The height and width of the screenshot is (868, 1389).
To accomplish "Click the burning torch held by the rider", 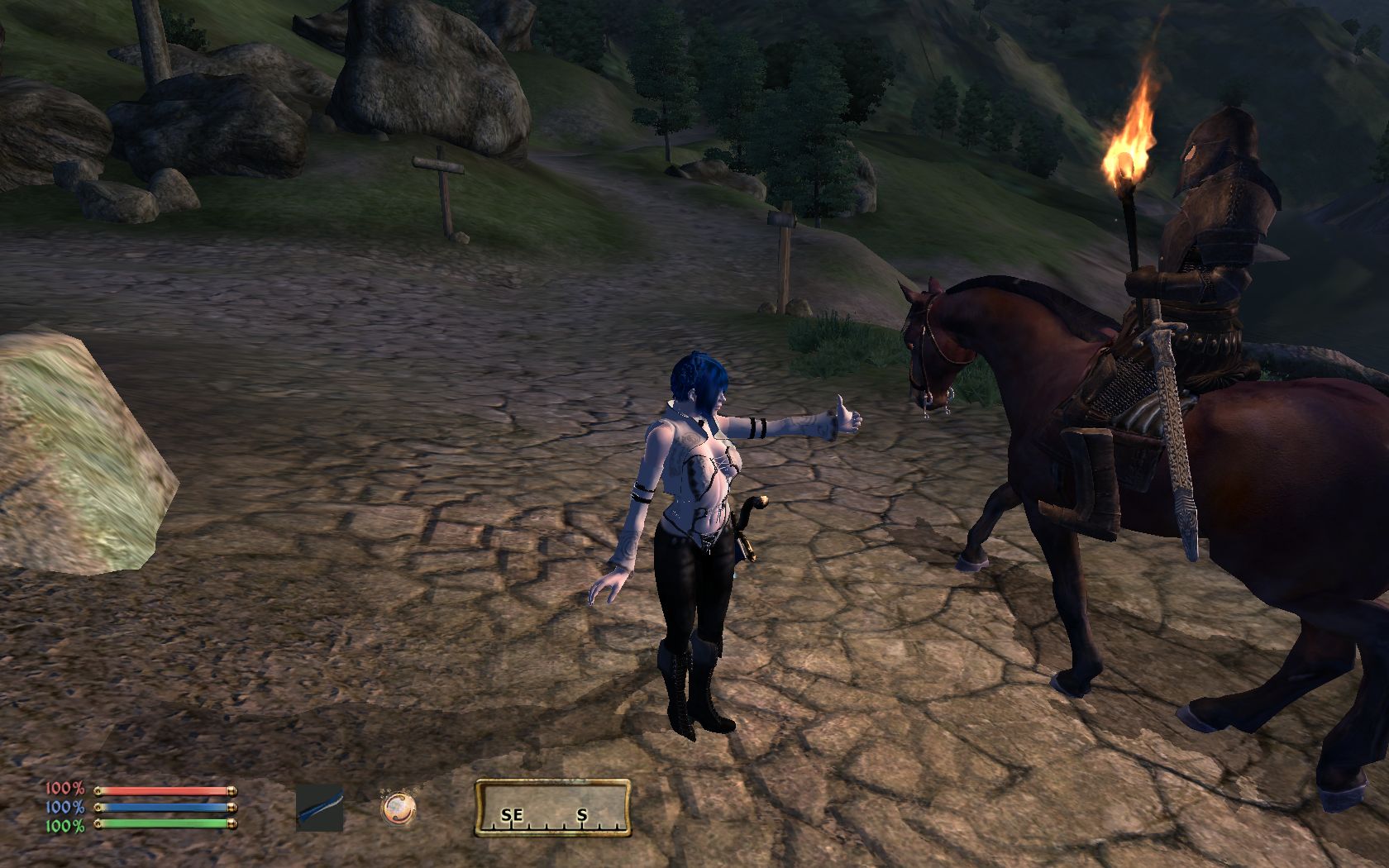I will tap(1129, 149).
